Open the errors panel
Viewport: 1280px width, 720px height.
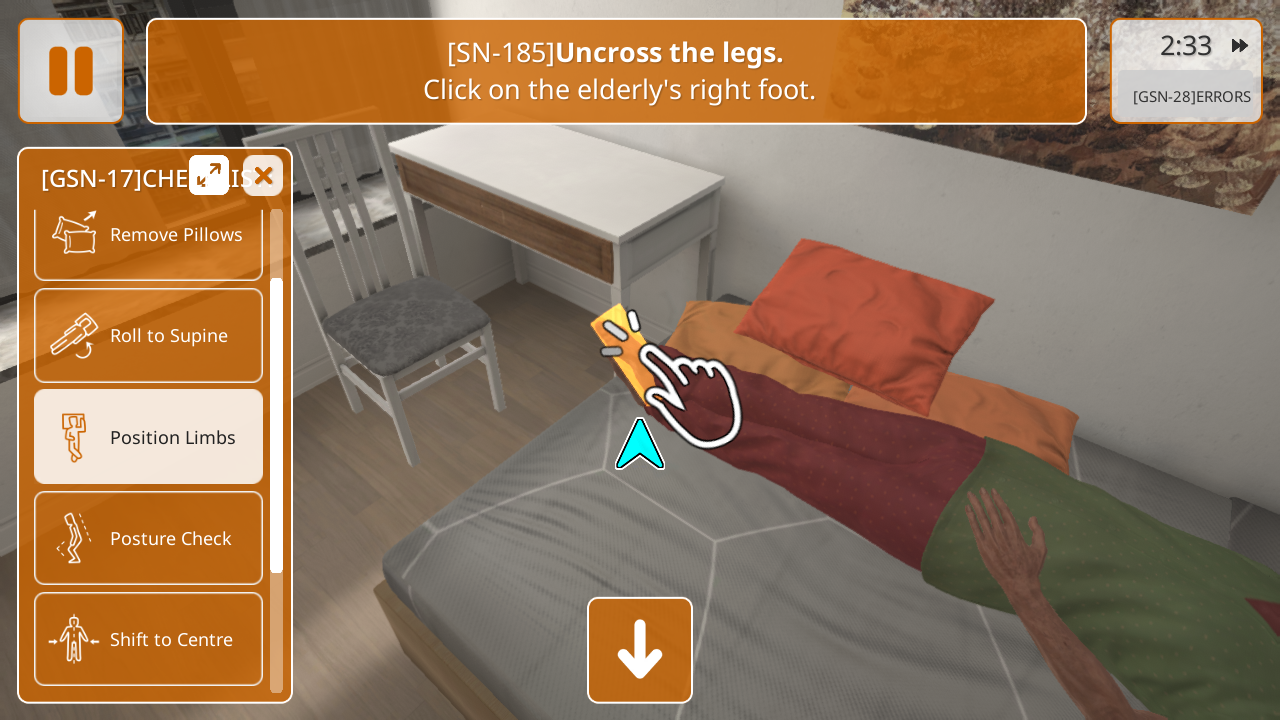pyautogui.click(x=1191, y=97)
